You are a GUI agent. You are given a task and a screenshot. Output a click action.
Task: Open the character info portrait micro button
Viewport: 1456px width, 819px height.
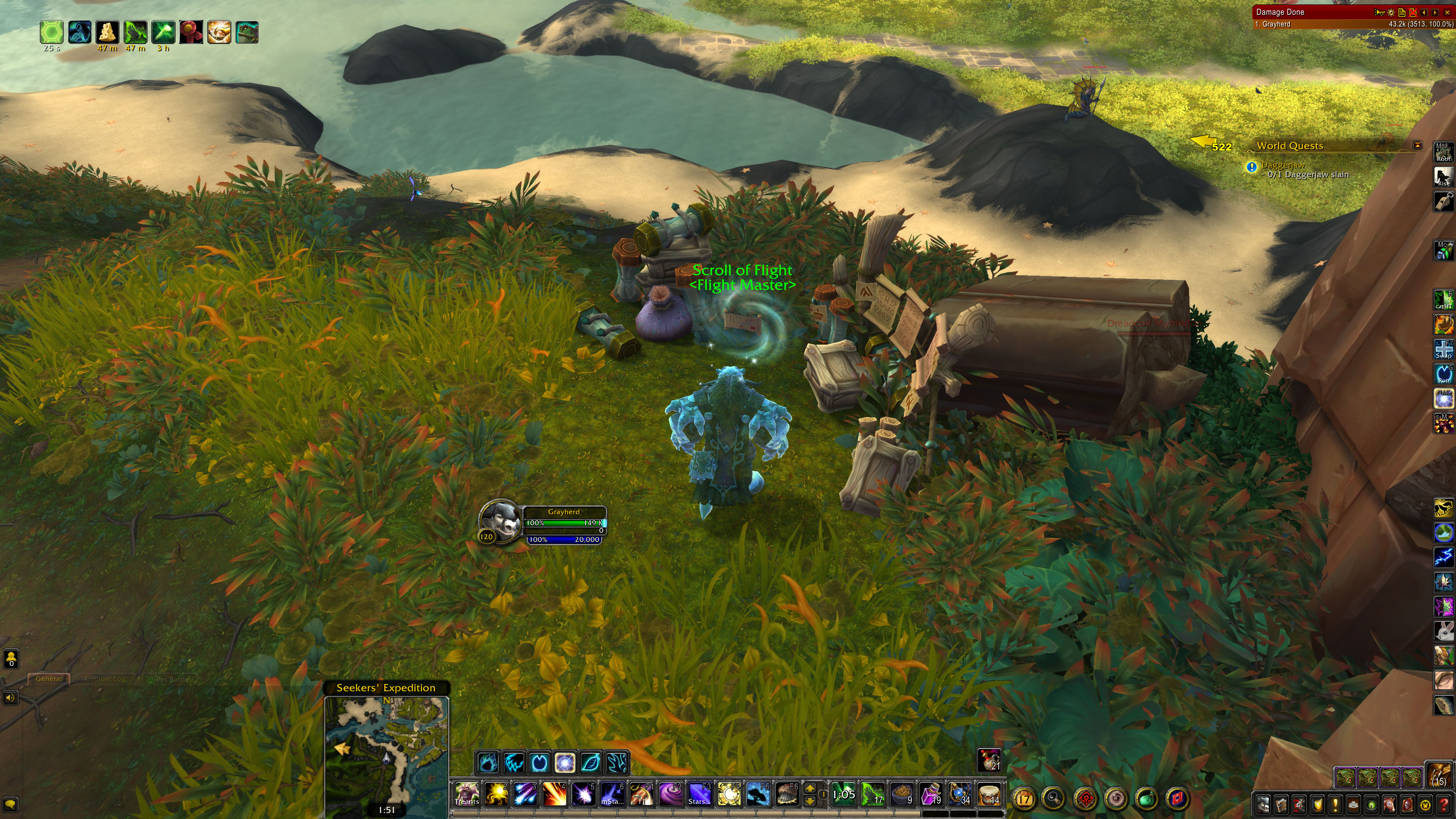coord(1263,804)
